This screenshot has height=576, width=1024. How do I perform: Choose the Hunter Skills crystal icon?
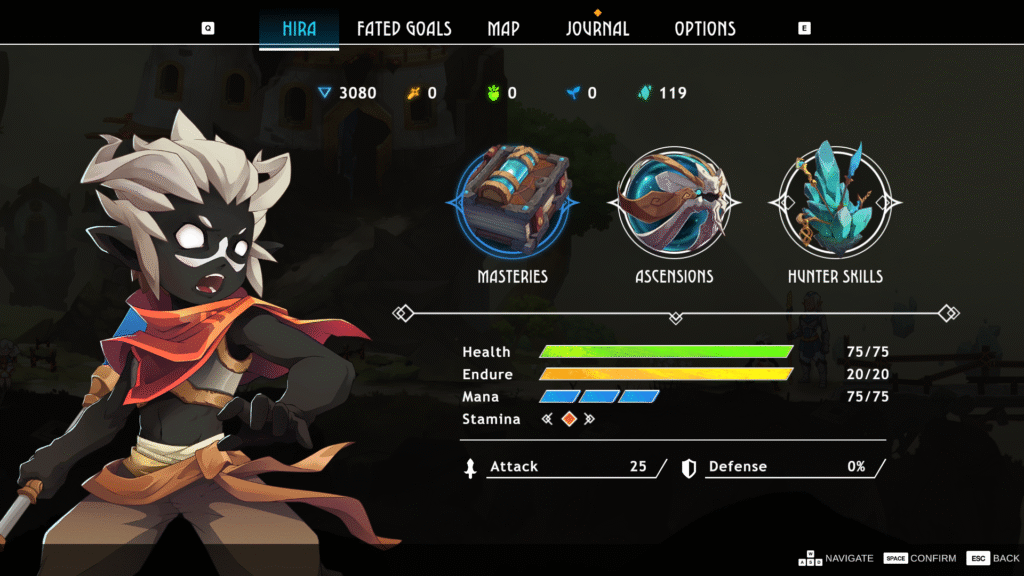pos(835,201)
